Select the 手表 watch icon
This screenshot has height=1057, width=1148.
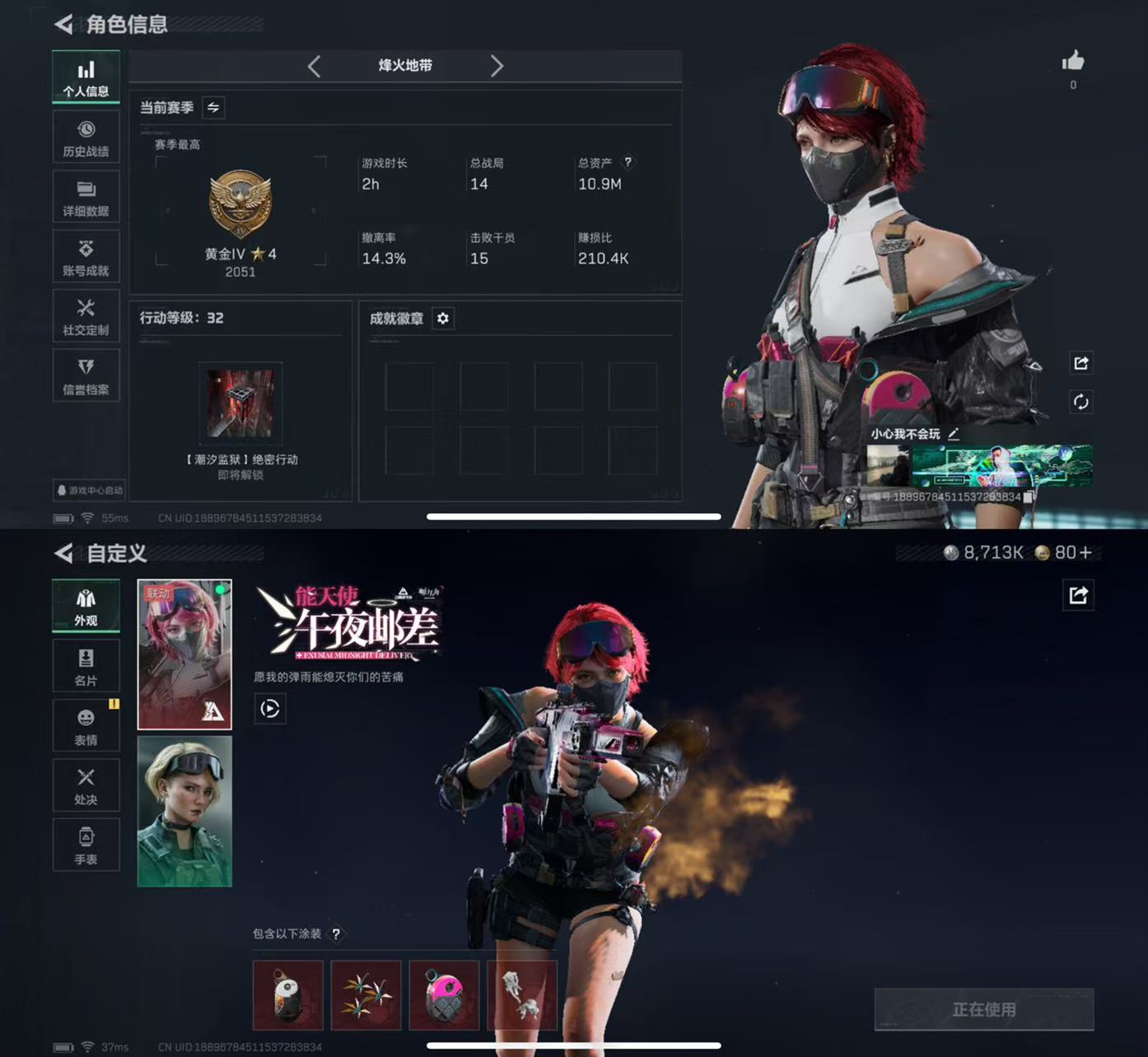(x=86, y=845)
